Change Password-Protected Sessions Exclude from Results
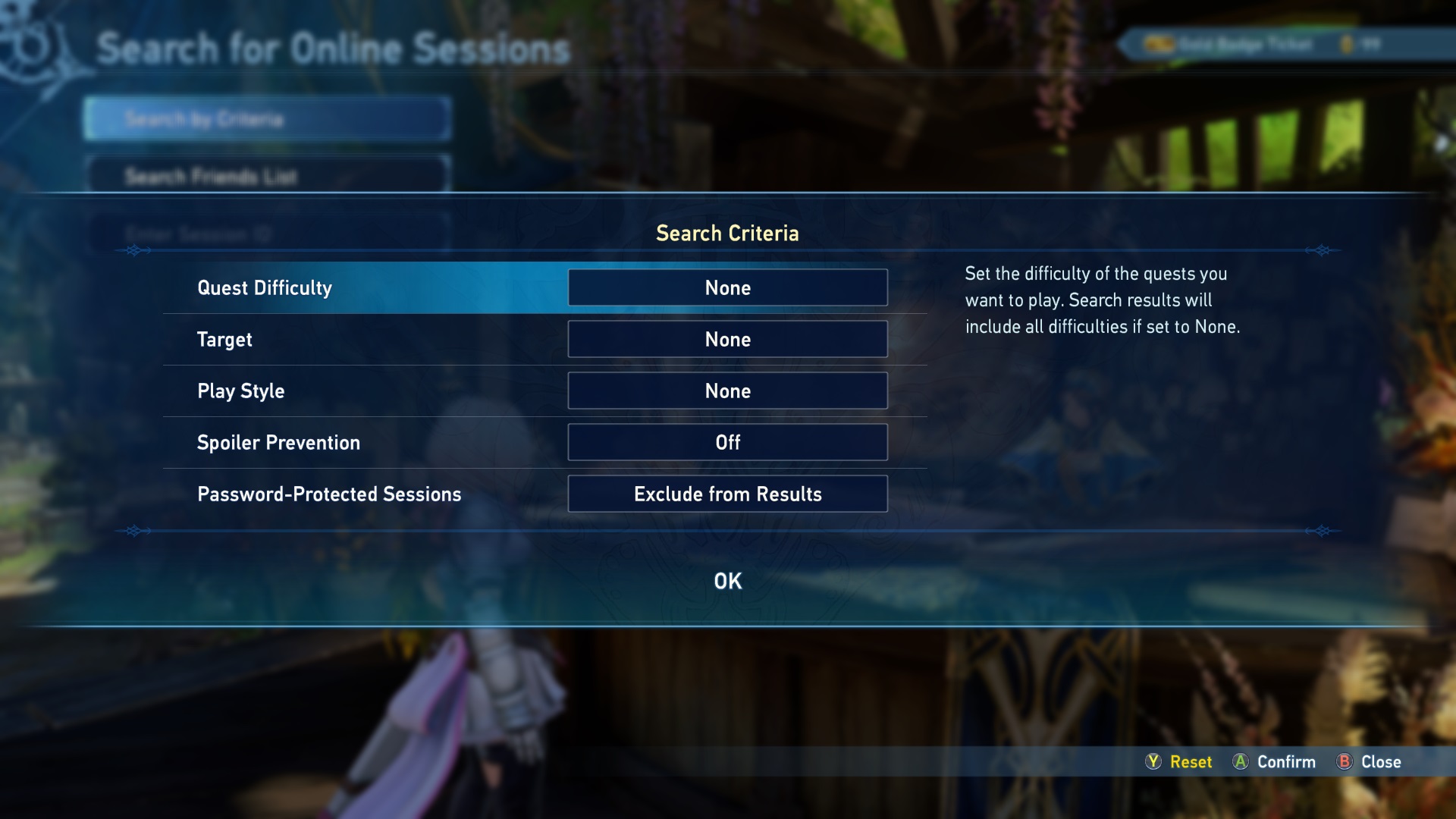The image size is (1456, 819). pos(727,494)
